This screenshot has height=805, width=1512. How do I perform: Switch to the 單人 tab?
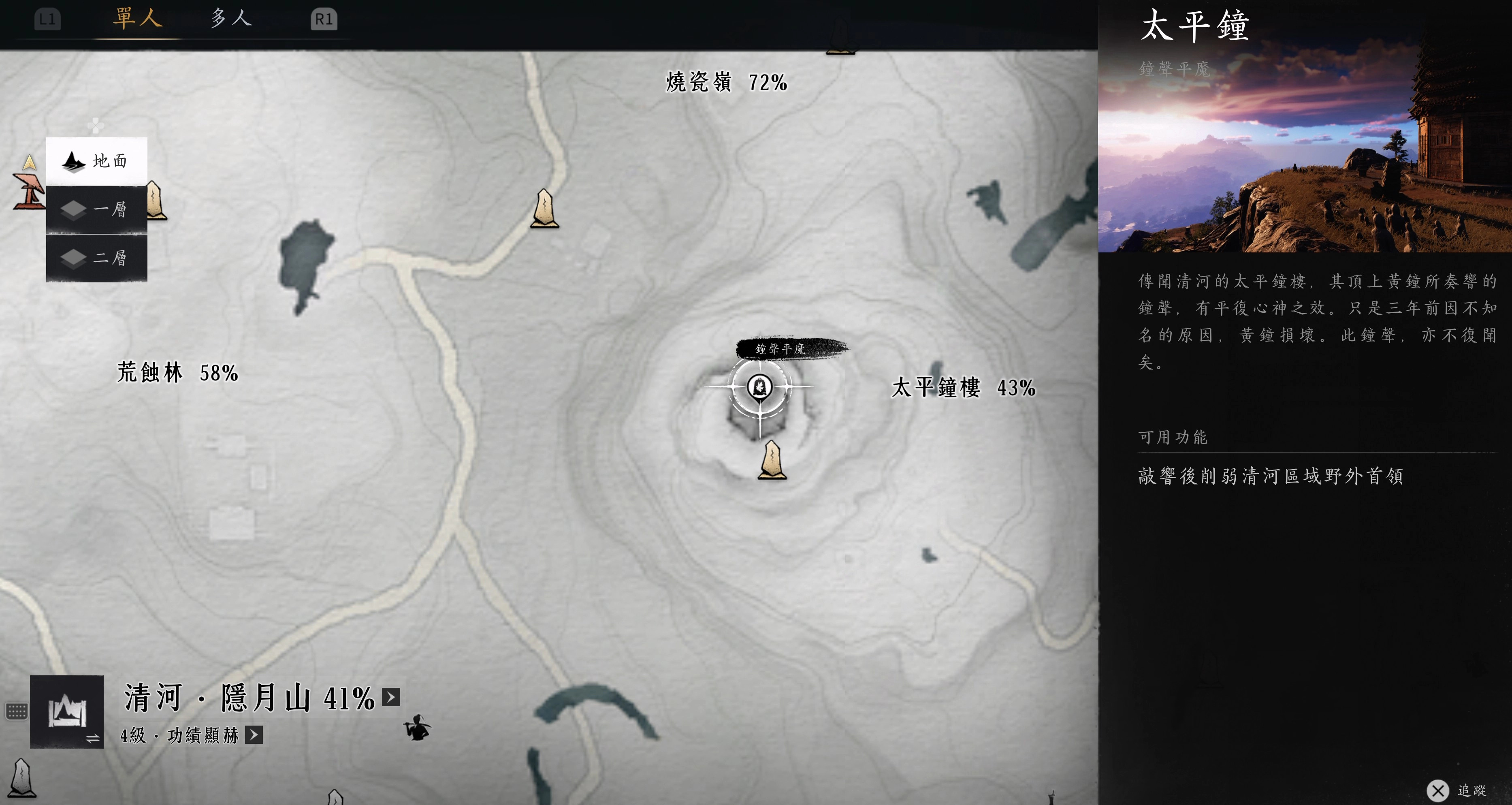(x=137, y=19)
